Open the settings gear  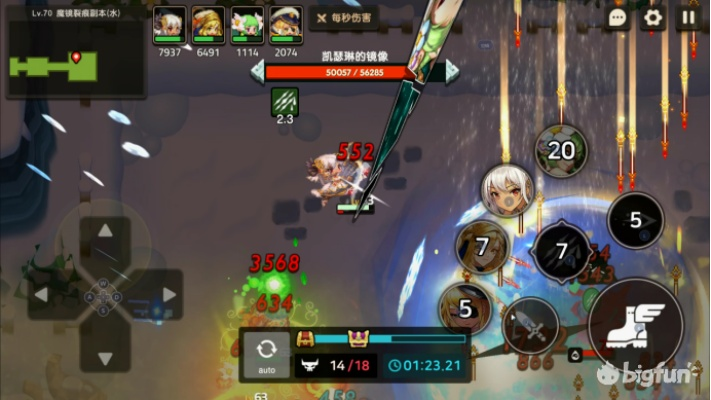pos(653,17)
